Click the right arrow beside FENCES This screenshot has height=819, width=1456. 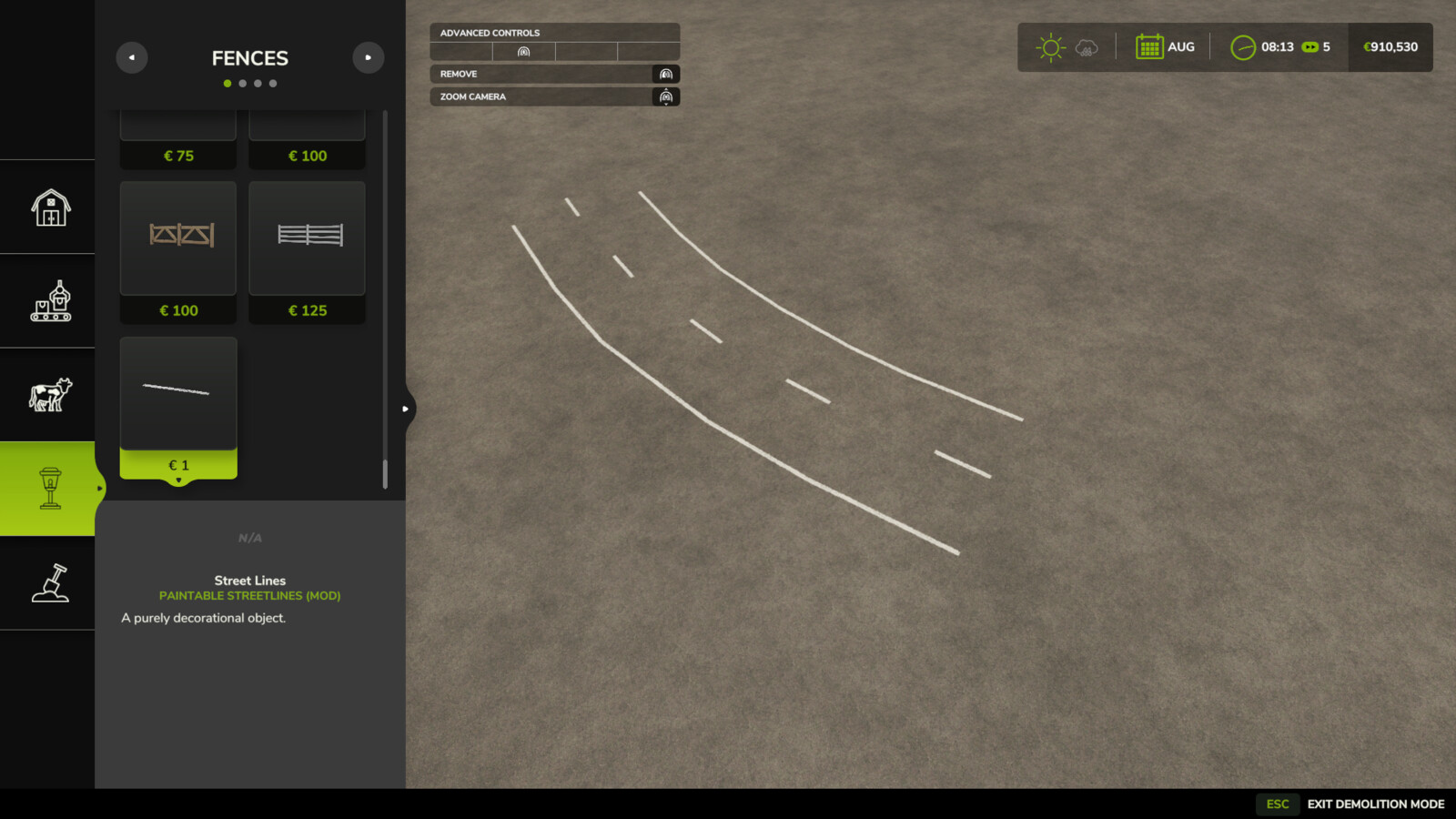point(369,56)
